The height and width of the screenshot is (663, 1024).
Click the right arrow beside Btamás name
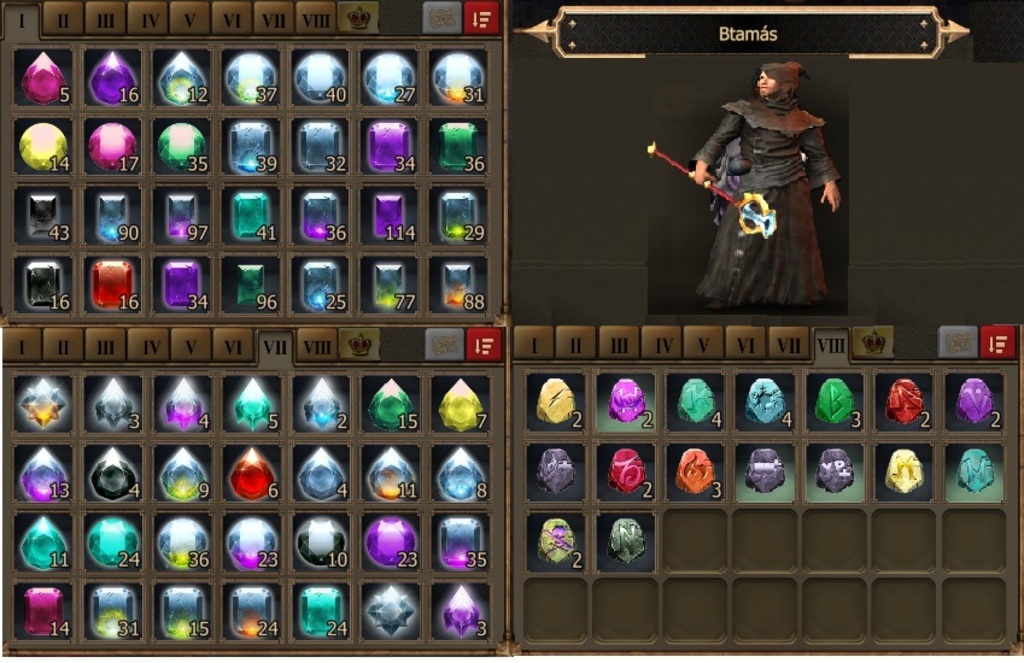pos(953,32)
